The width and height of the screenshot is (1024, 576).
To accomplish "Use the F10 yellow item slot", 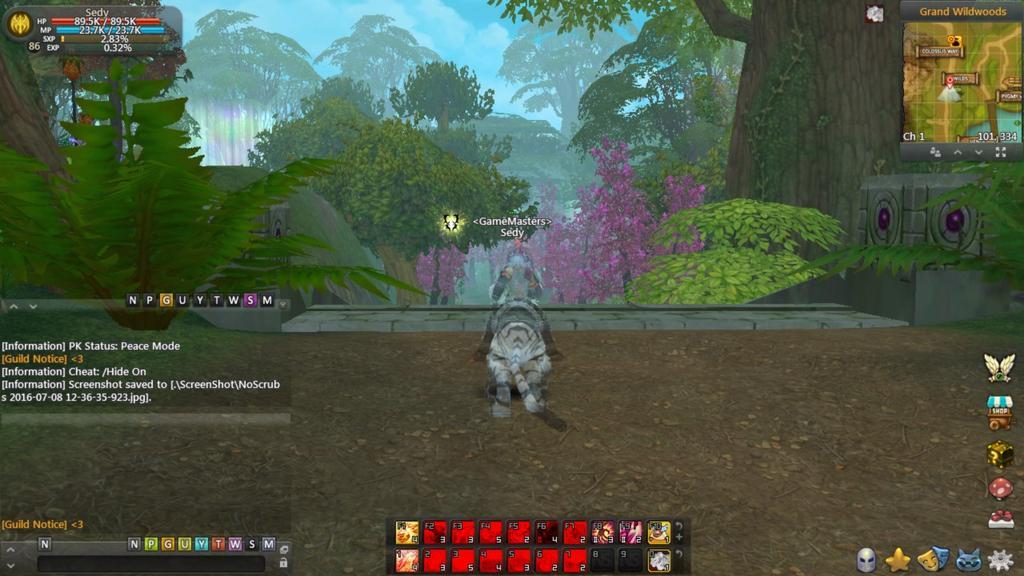I will (x=658, y=532).
